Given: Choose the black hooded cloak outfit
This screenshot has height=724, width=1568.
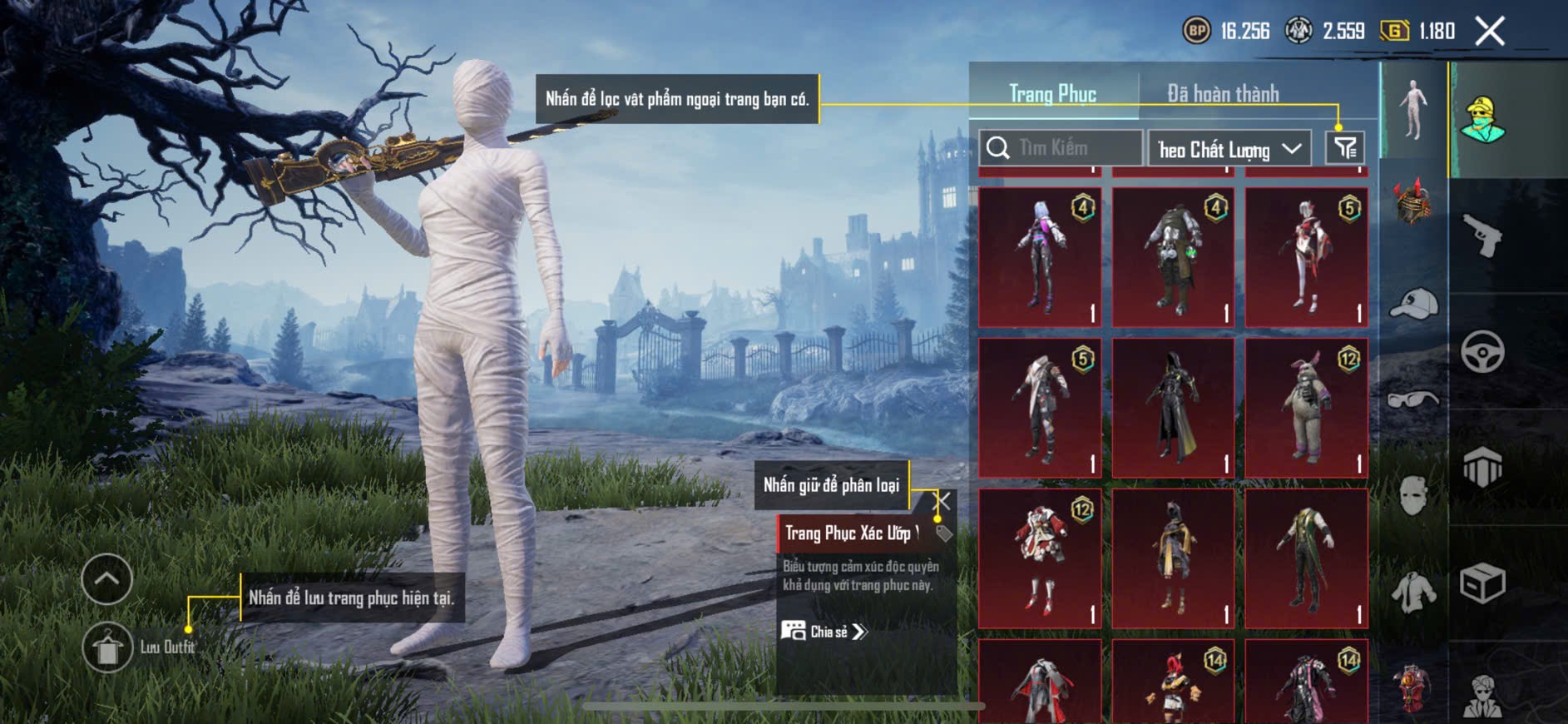Looking at the screenshot, I should coord(1173,408).
